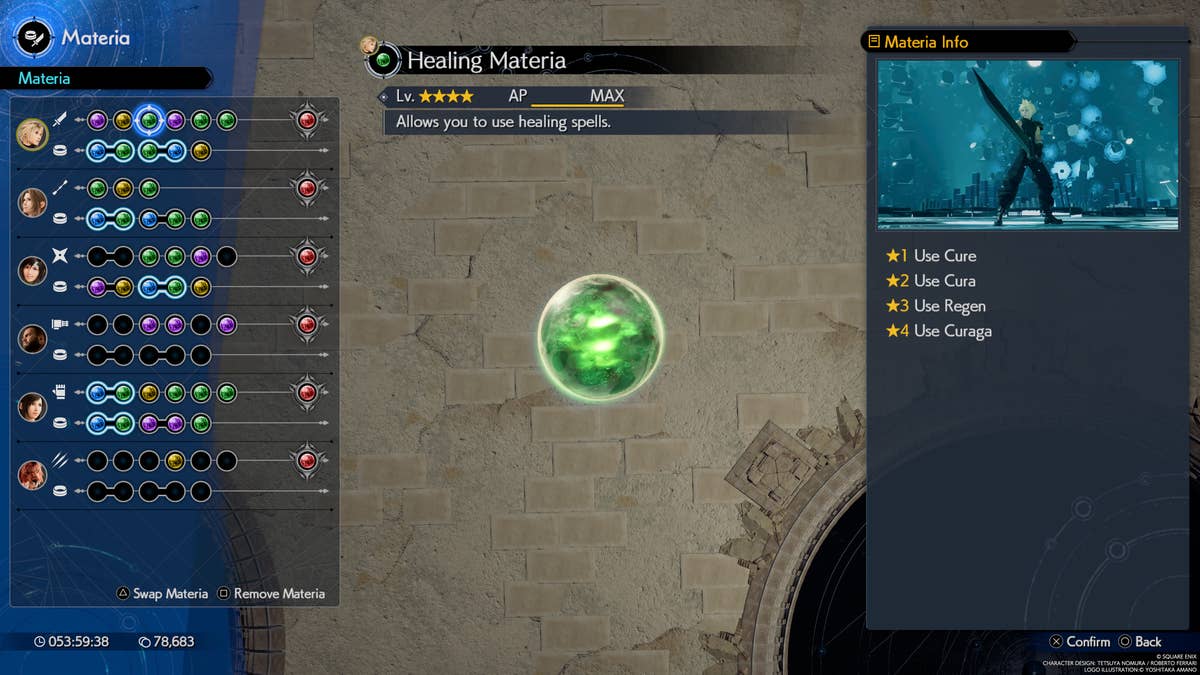Screen dimensions: 1200x675
Task: Select Cloud's character portrait
Action: point(32,134)
